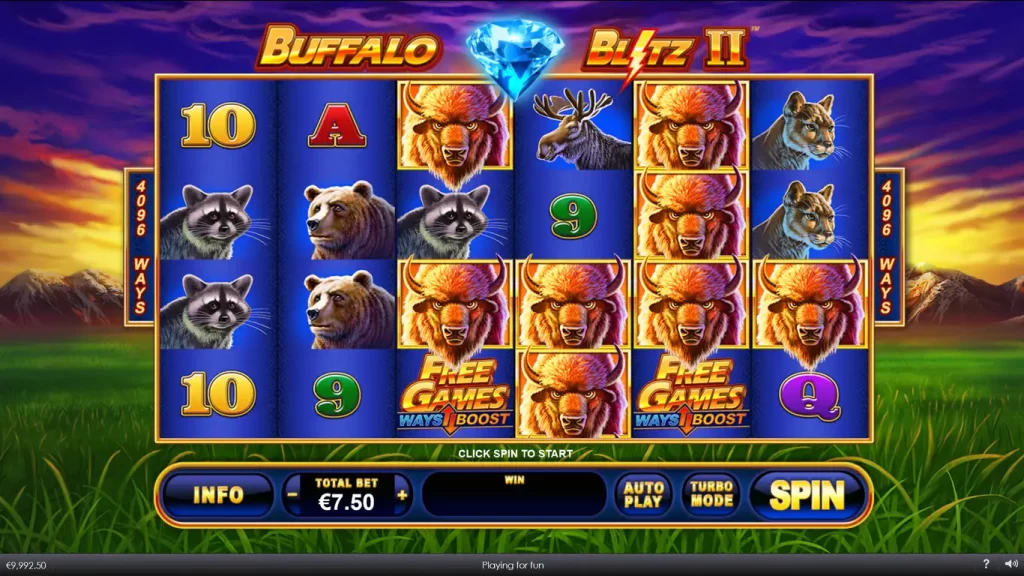This screenshot has height=576, width=1024.
Task: Toggle Turbo Mode
Action: point(711,494)
